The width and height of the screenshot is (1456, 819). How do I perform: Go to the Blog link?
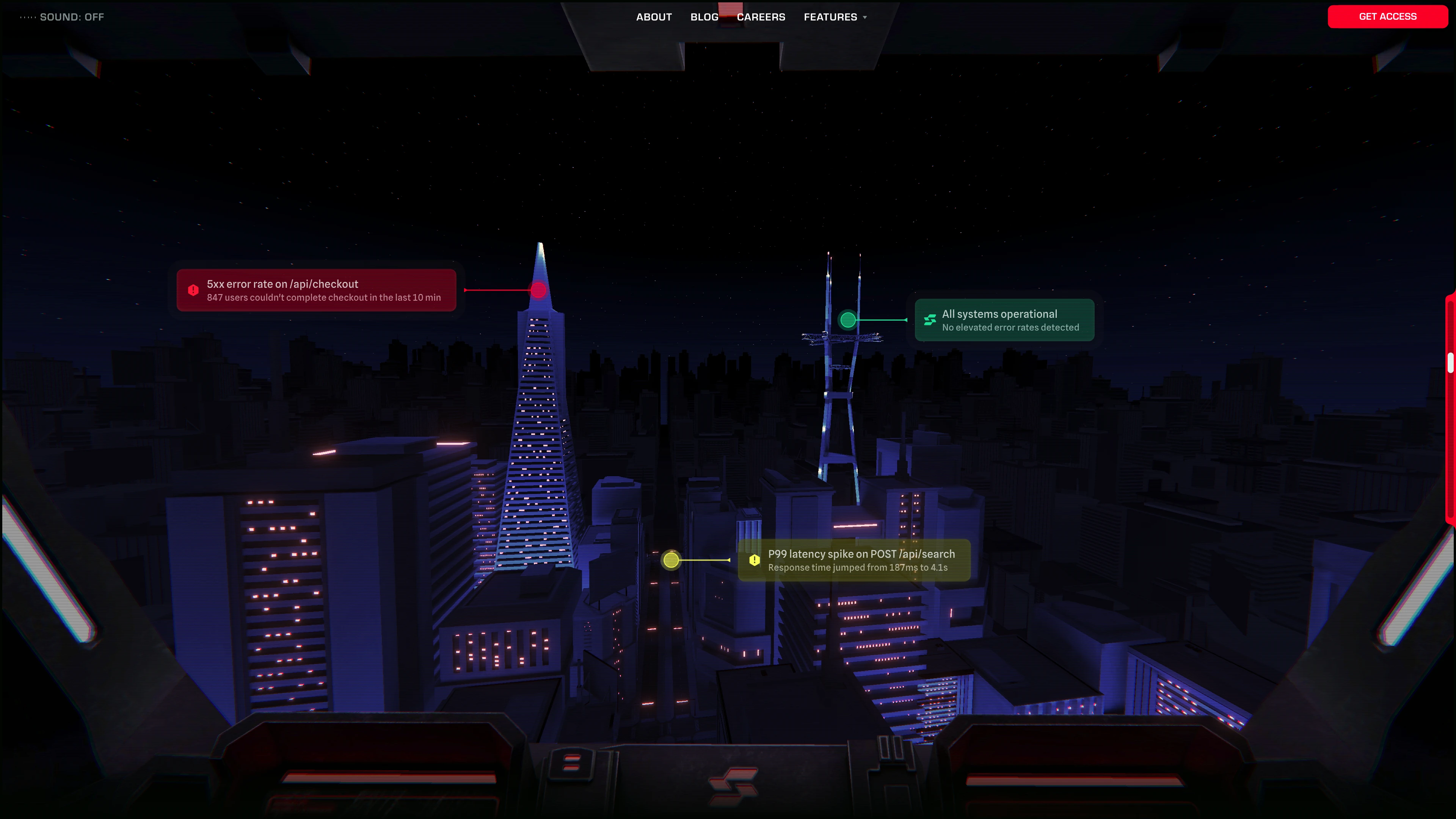[x=704, y=17]
